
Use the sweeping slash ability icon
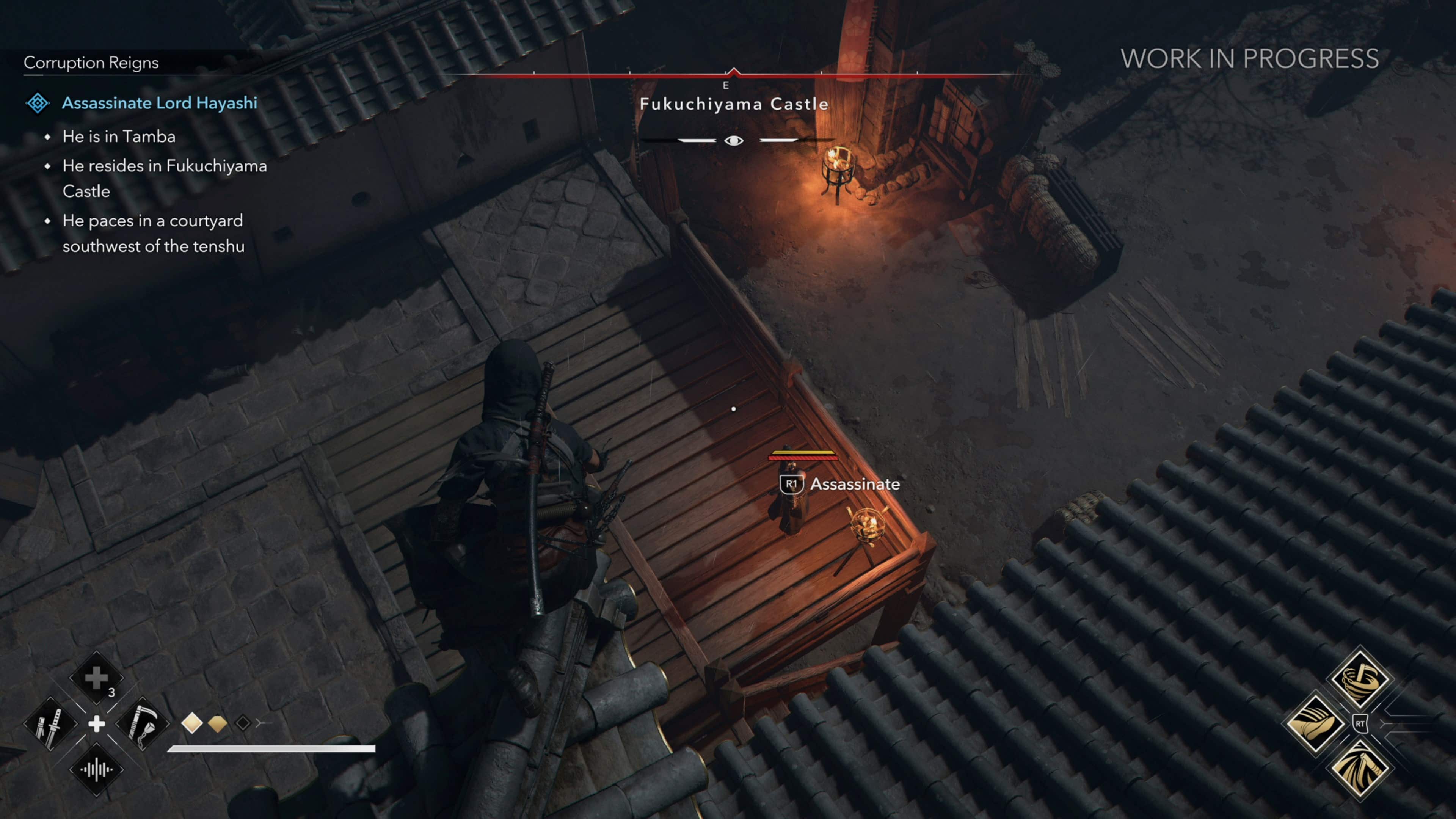(1359, 769)
